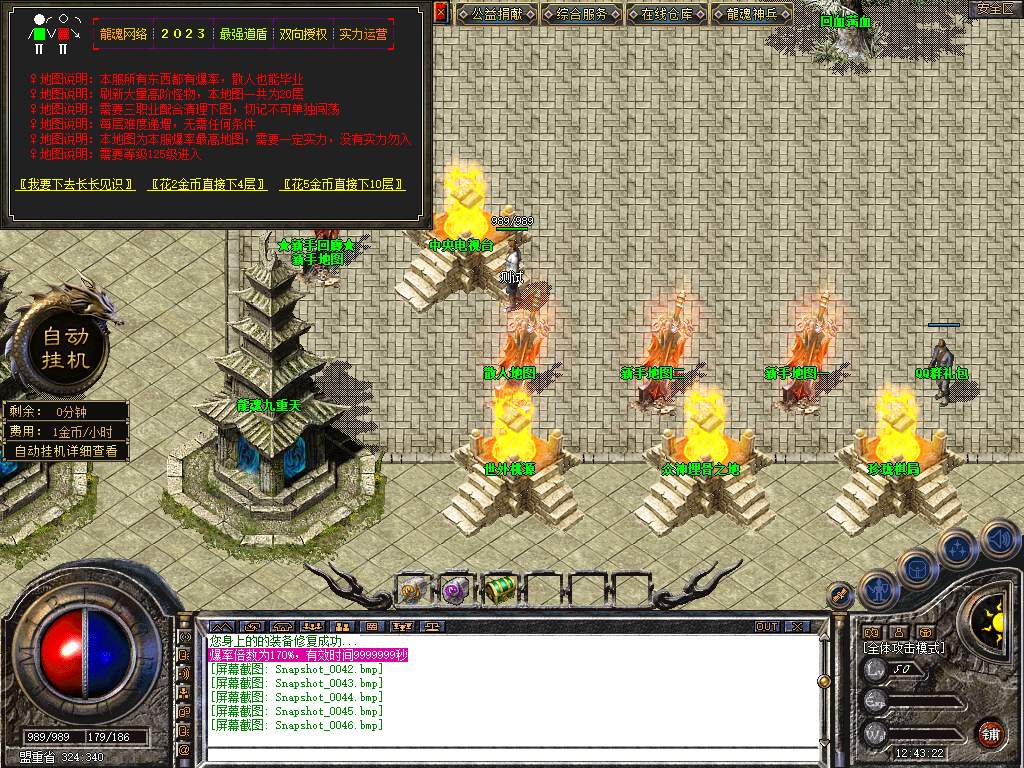Viewport: 1024px width, 768px height.
Task: Use the green treasure chest in the hotbar
Action: point(498,590)
